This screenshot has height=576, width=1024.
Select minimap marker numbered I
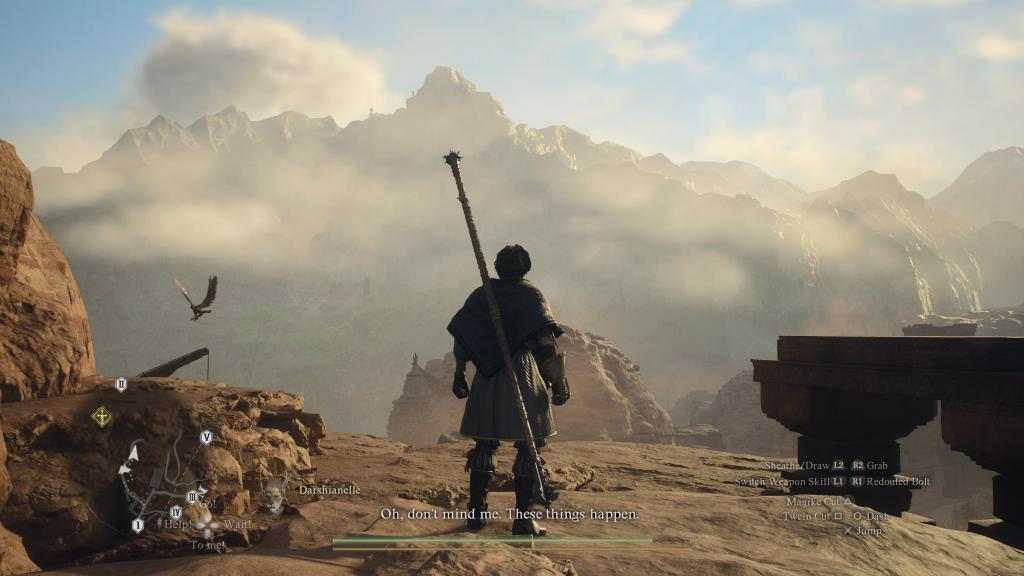pyautogui.click(x=138, y=525)
